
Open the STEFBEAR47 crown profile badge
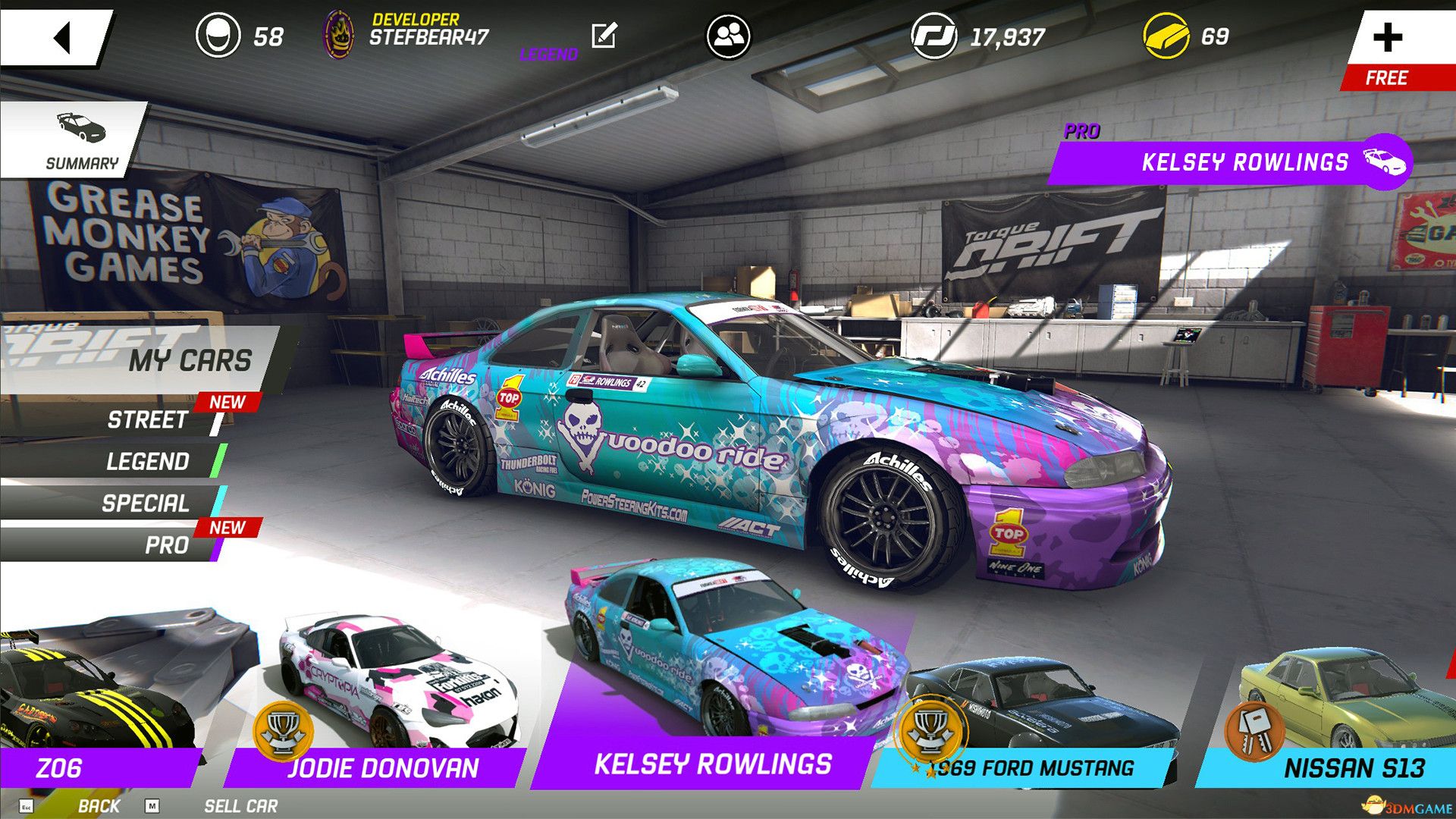coord(340,33)
